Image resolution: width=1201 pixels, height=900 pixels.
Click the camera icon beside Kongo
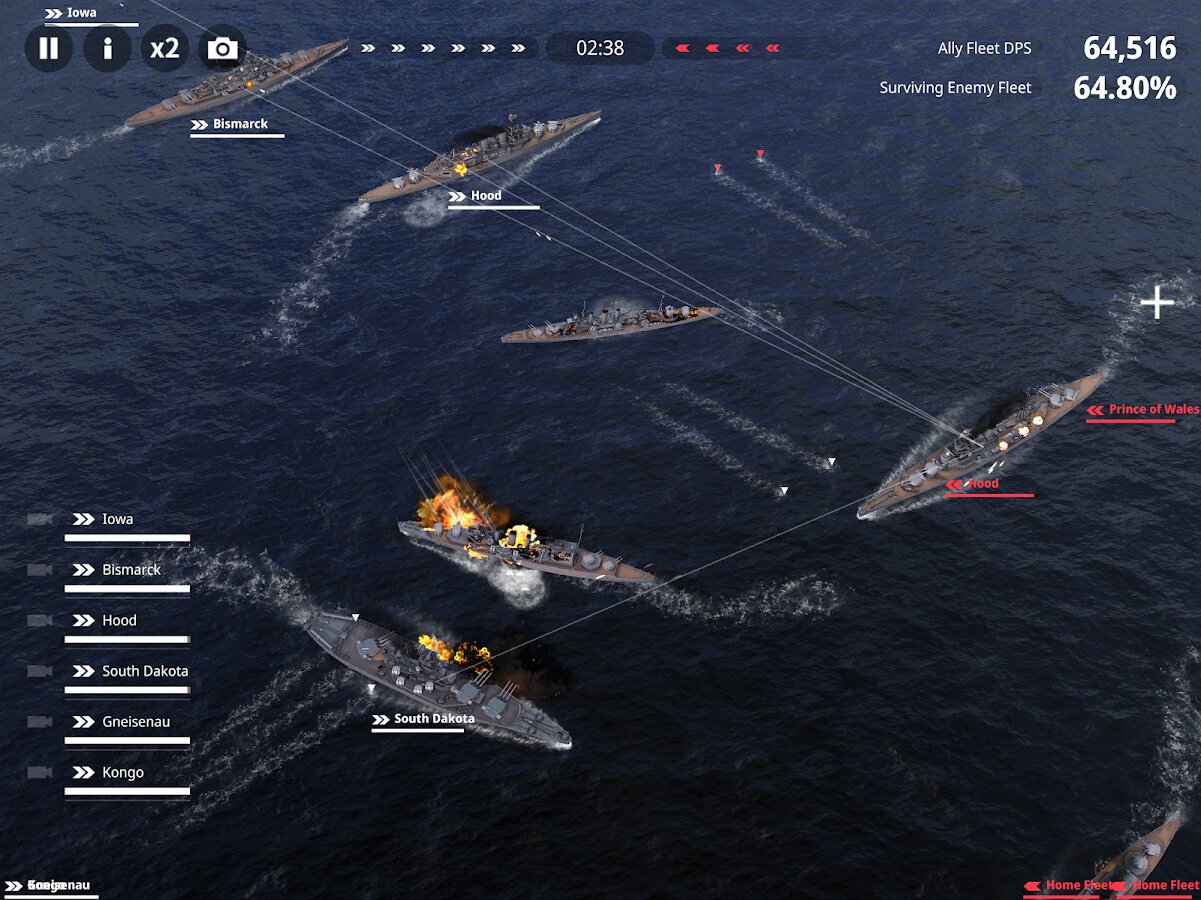40,773
